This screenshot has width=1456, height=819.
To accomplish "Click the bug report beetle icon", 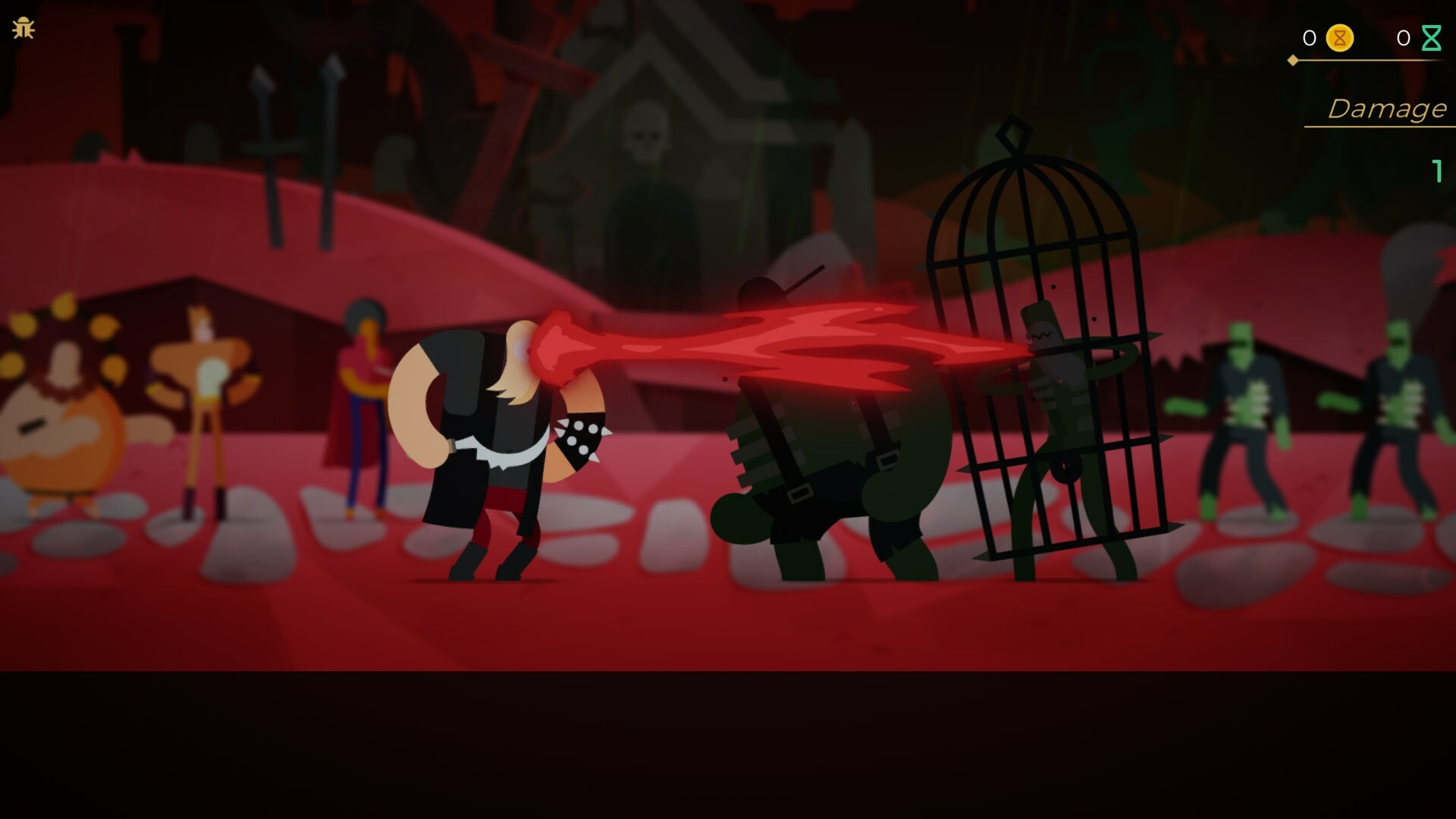I will [x=24, y=27].
